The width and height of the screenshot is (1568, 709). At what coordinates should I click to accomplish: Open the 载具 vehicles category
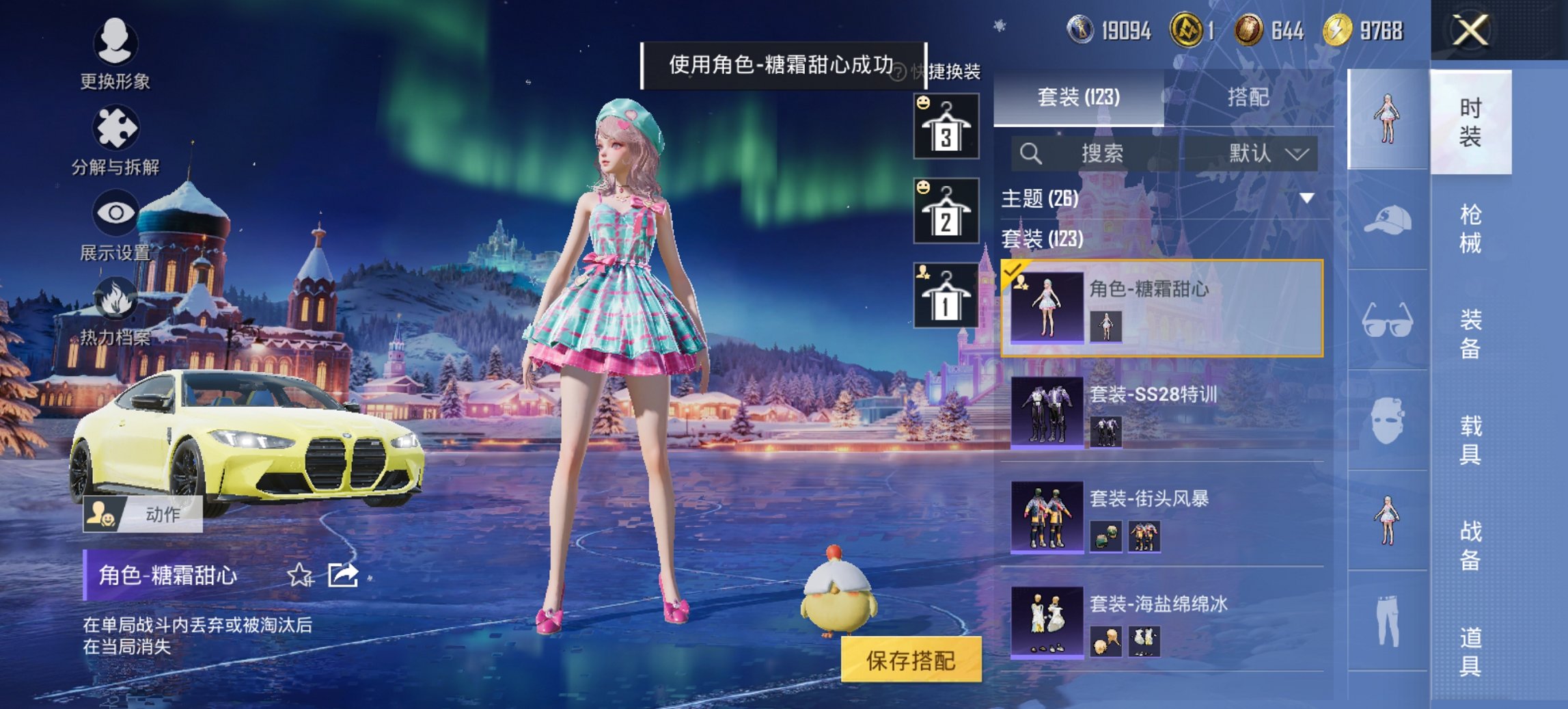(1470, 440)
